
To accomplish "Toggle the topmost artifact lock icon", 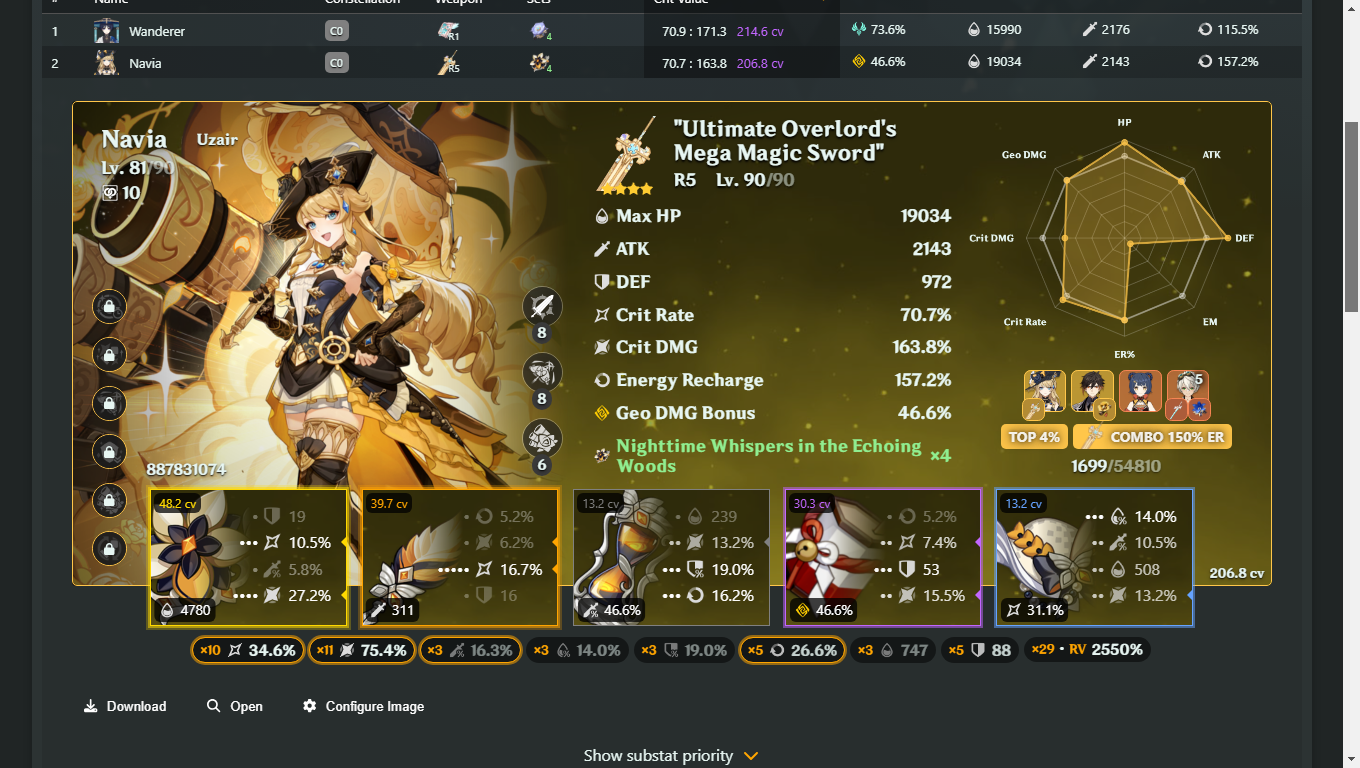I will [109, 307].
